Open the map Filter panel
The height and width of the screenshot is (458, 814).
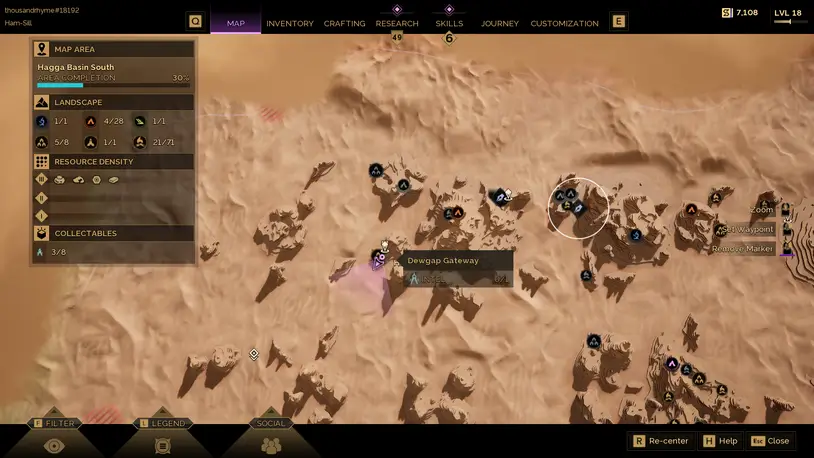point(54,440)
